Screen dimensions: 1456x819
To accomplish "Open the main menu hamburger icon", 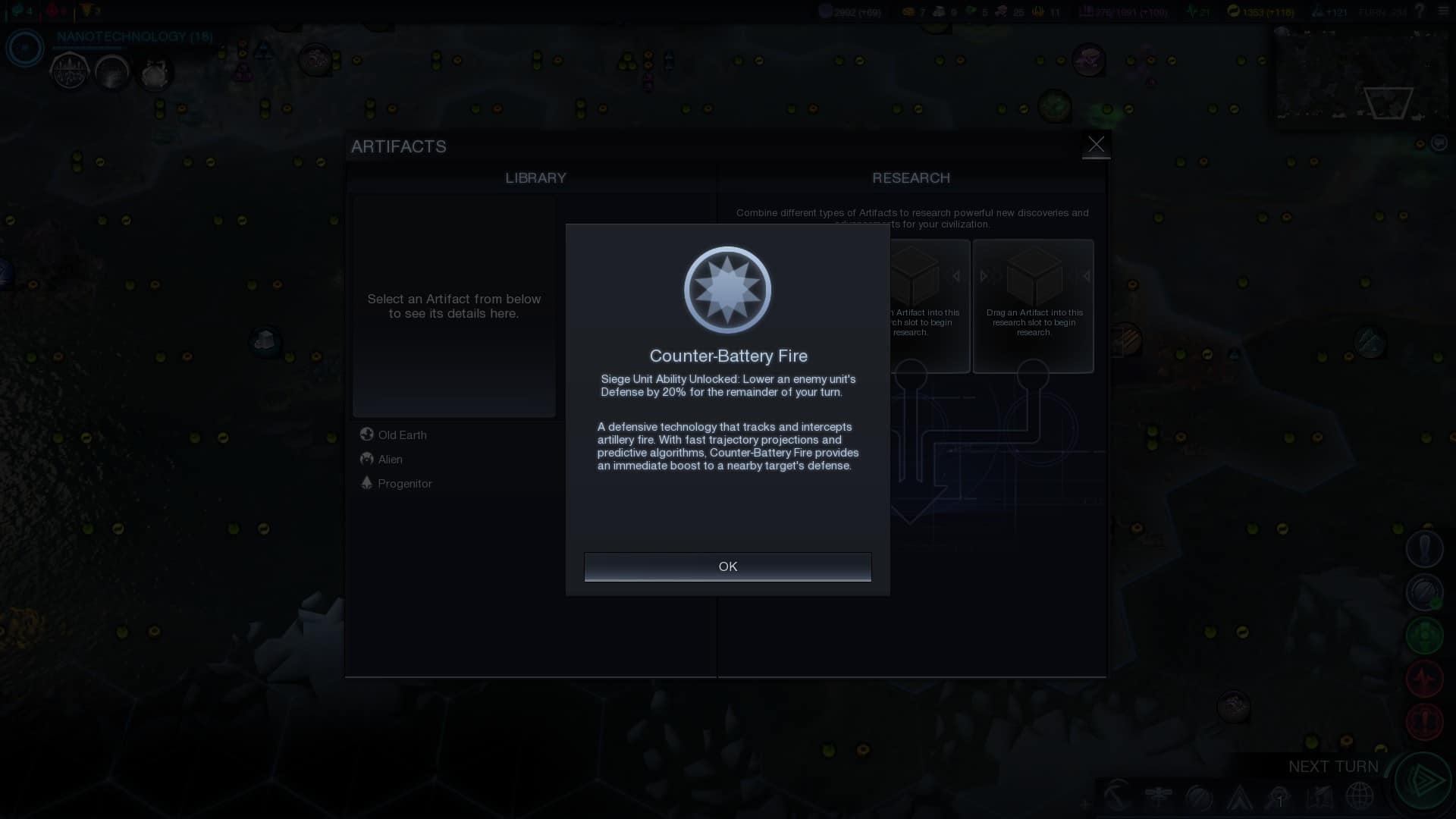I will tap(1442, 11).
